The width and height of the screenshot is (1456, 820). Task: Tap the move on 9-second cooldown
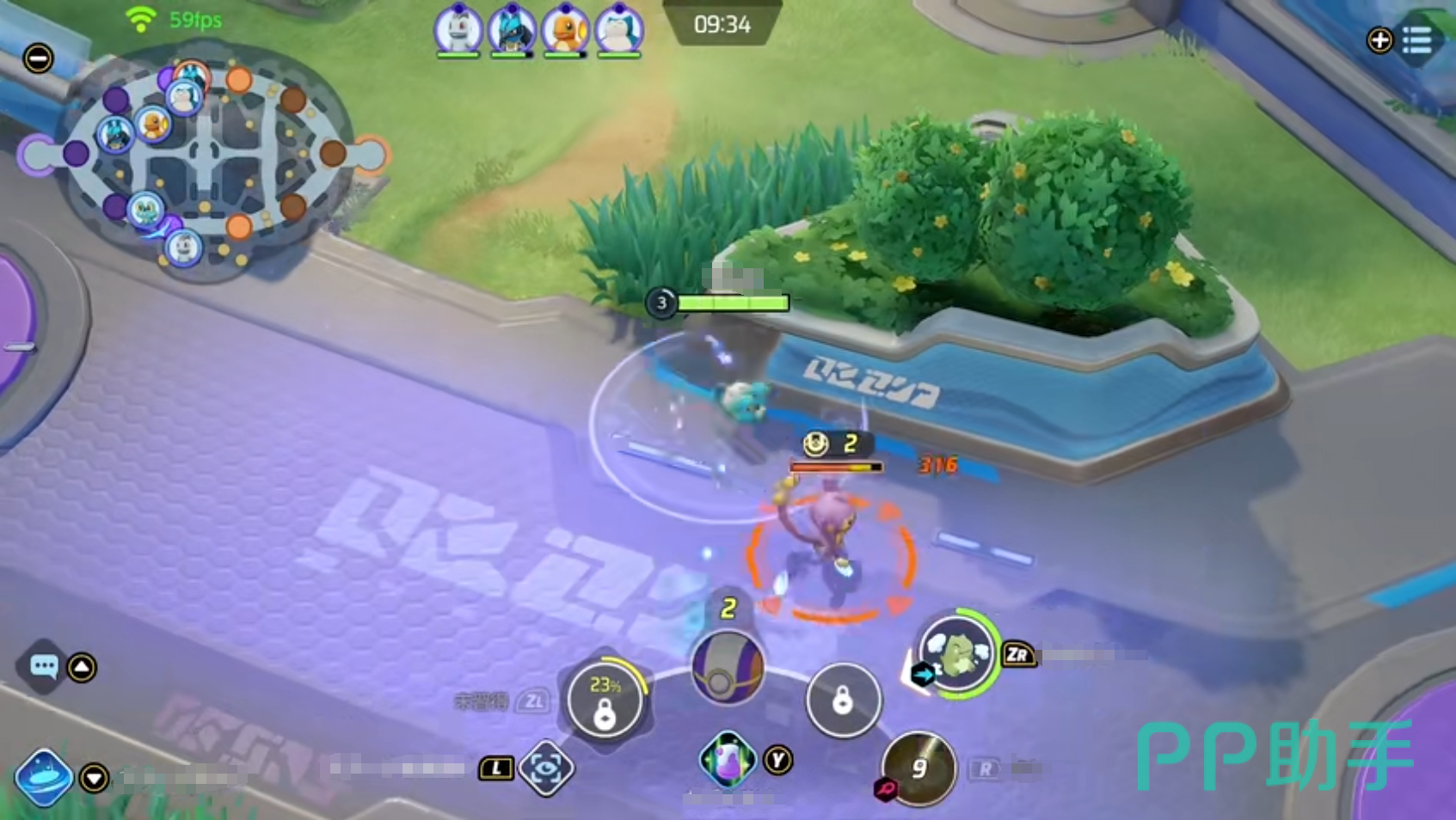point(918,768)
